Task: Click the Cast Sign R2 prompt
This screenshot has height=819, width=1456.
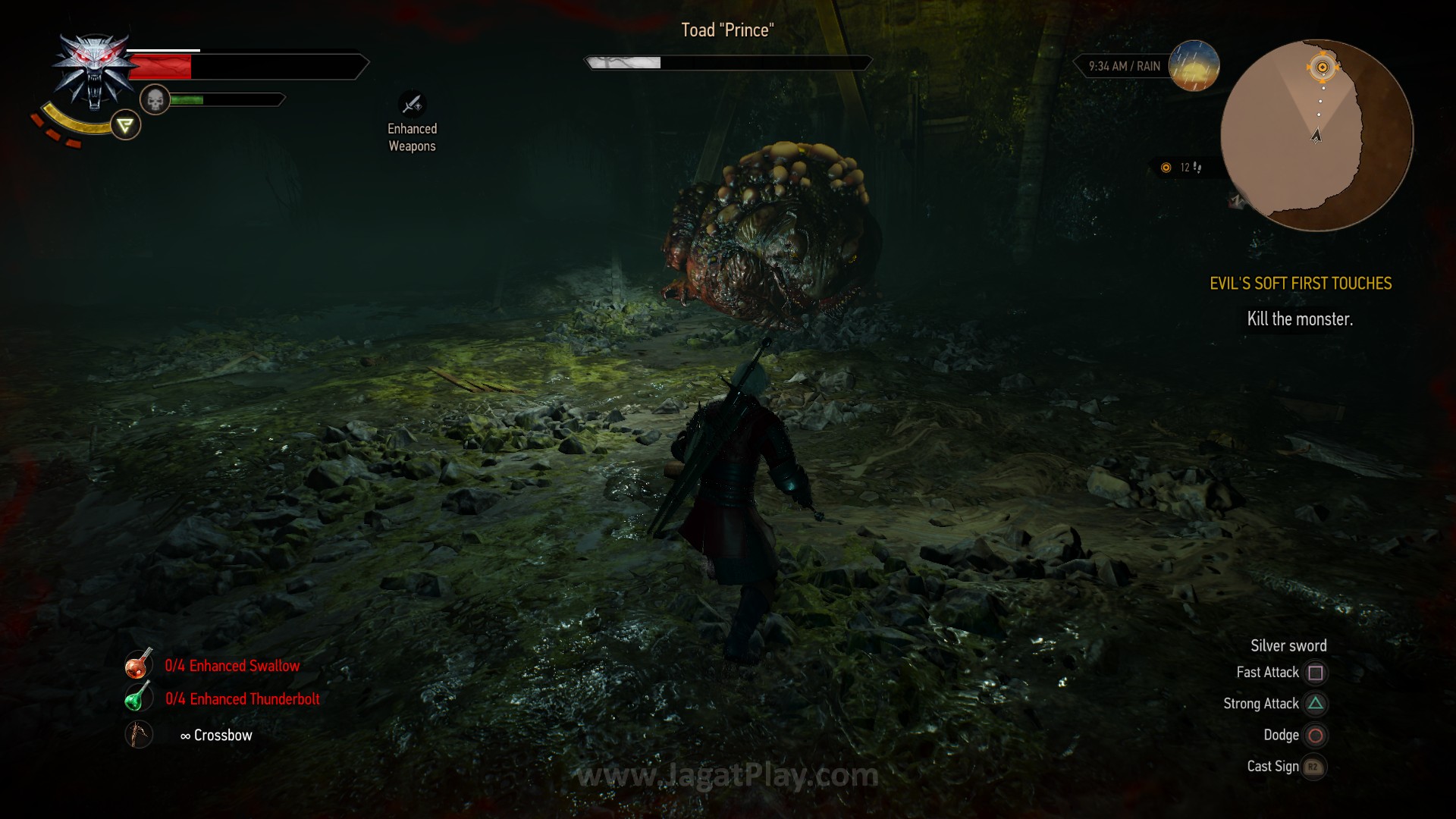Action: [1312, 767]
